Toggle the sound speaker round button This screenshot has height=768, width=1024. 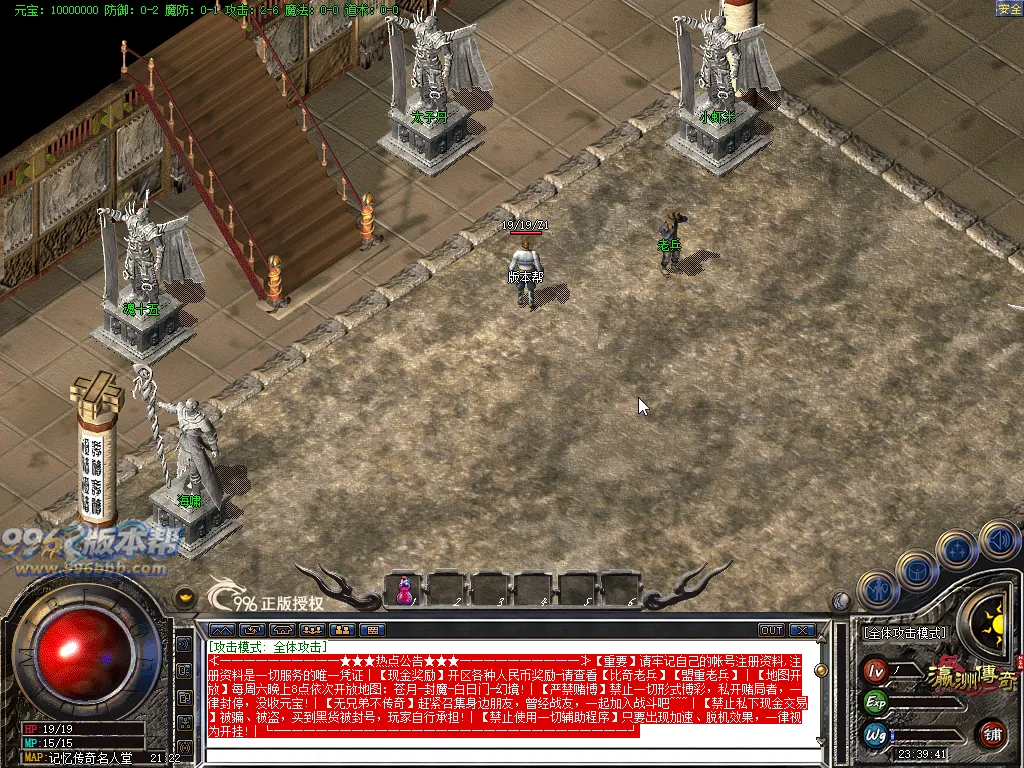tap(998, 540)
